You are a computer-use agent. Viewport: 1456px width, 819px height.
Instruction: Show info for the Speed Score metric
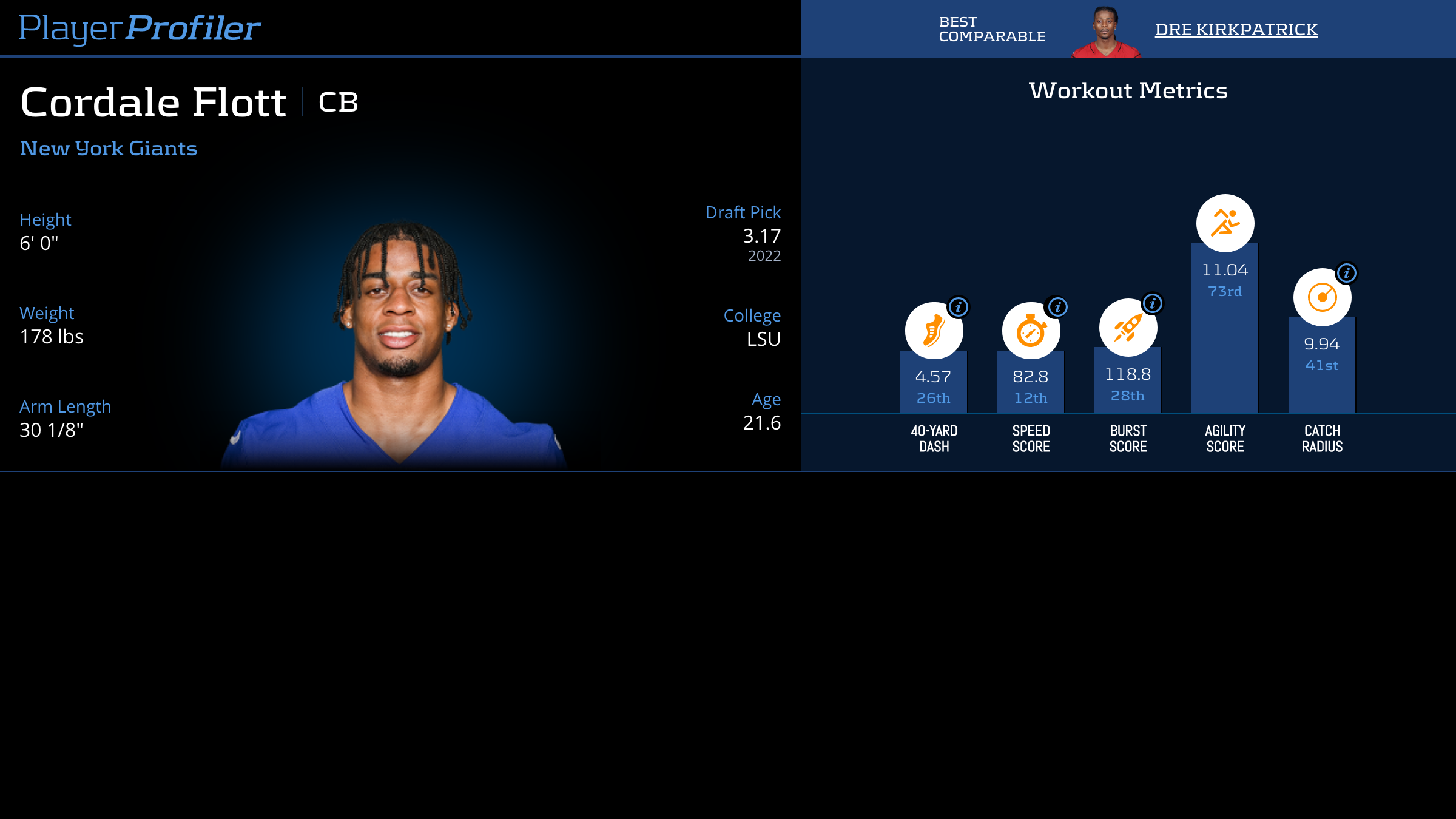click(x=1057, y=307)
